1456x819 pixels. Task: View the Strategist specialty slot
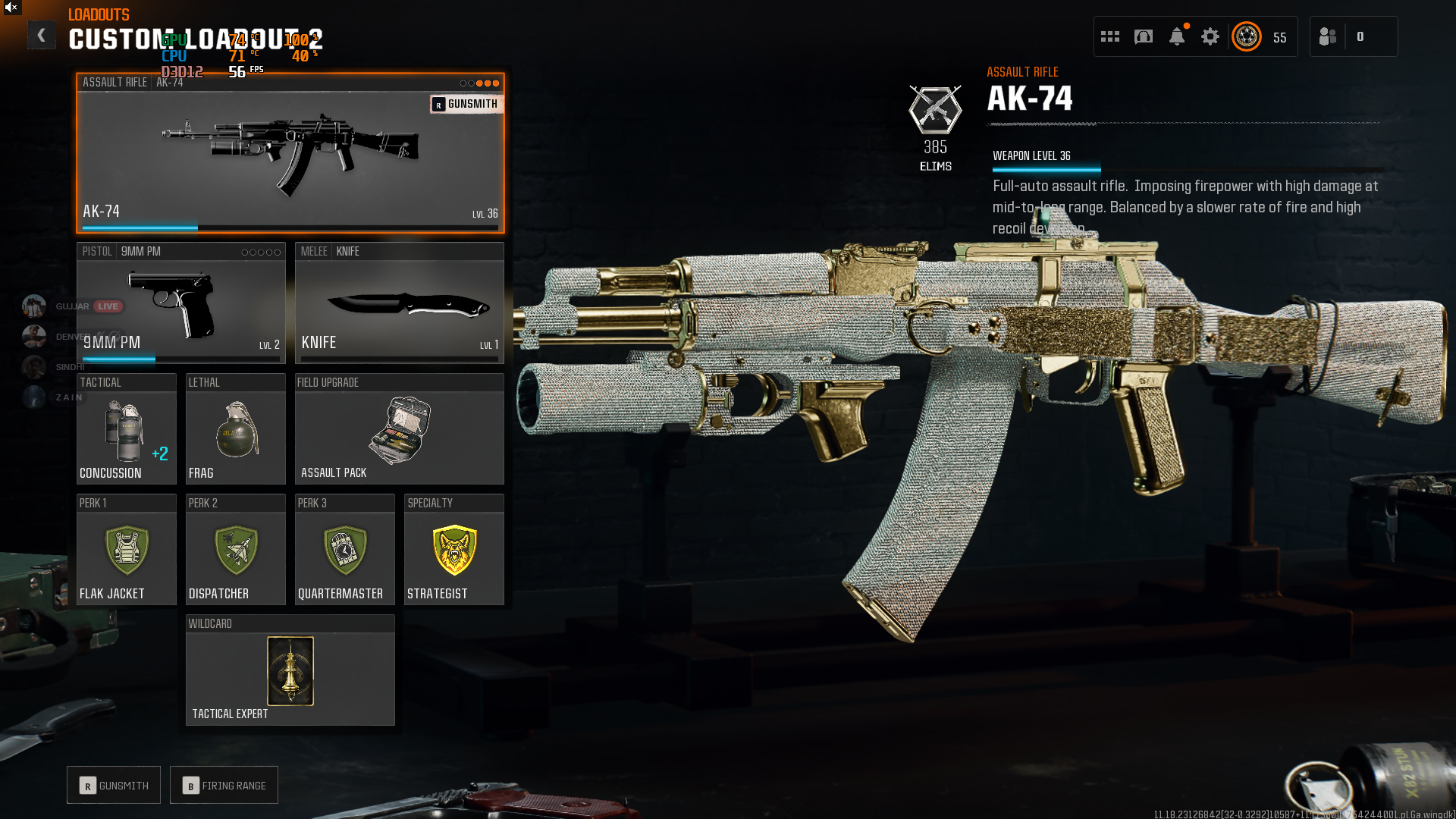click(453, 550)
